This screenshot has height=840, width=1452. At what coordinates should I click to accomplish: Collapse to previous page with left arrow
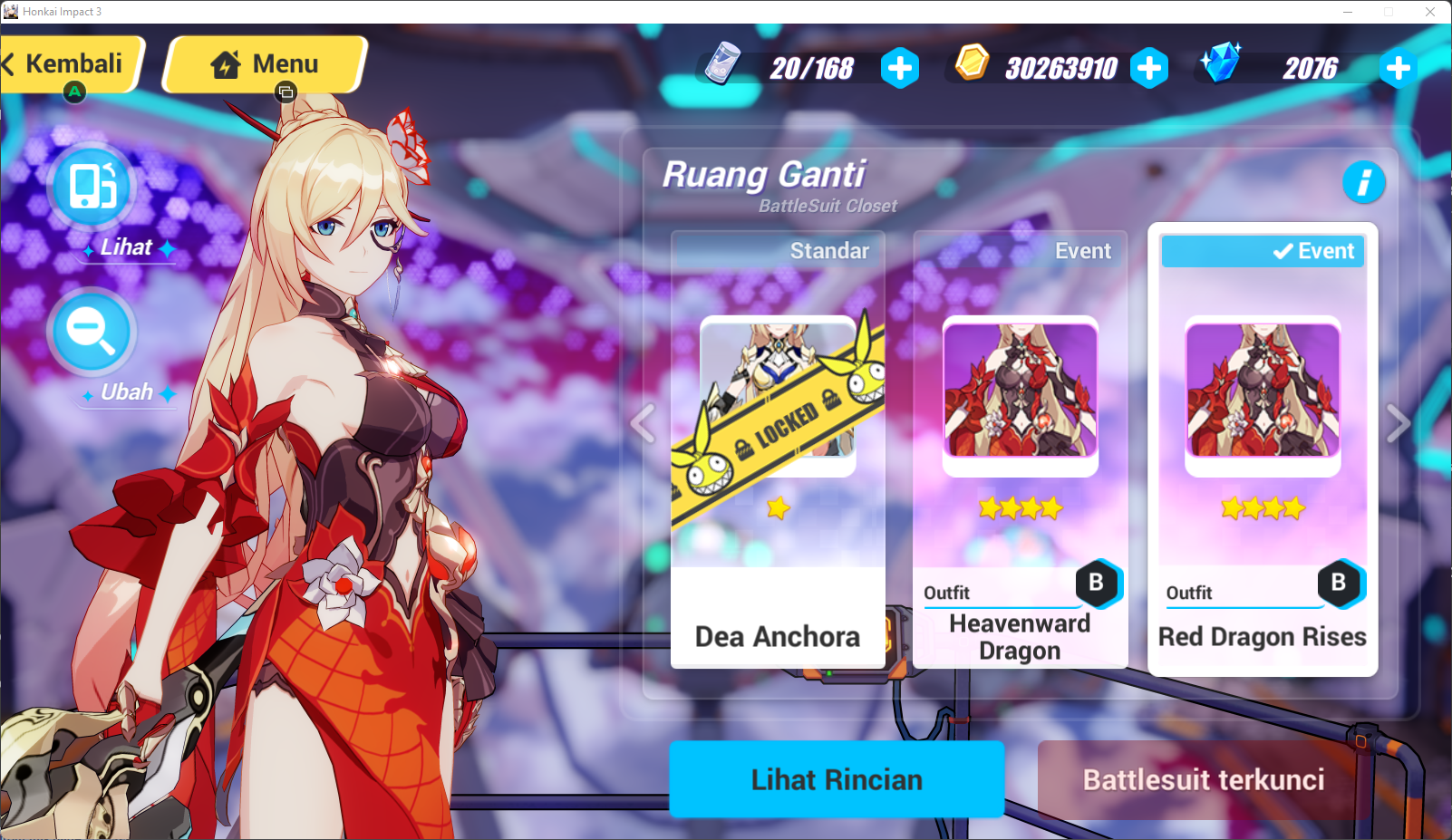(x=644, y=423)
